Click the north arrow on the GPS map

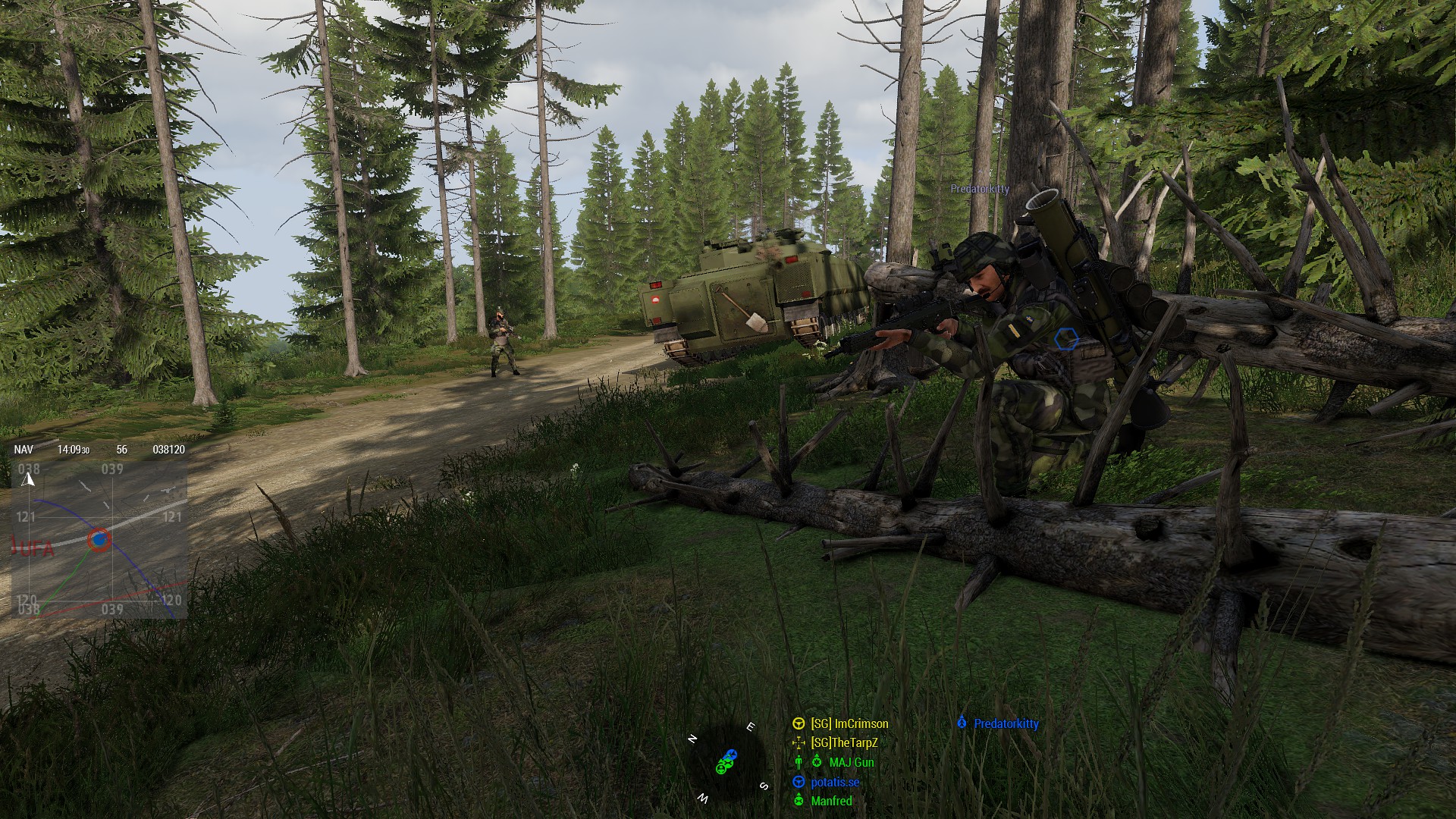29,479
